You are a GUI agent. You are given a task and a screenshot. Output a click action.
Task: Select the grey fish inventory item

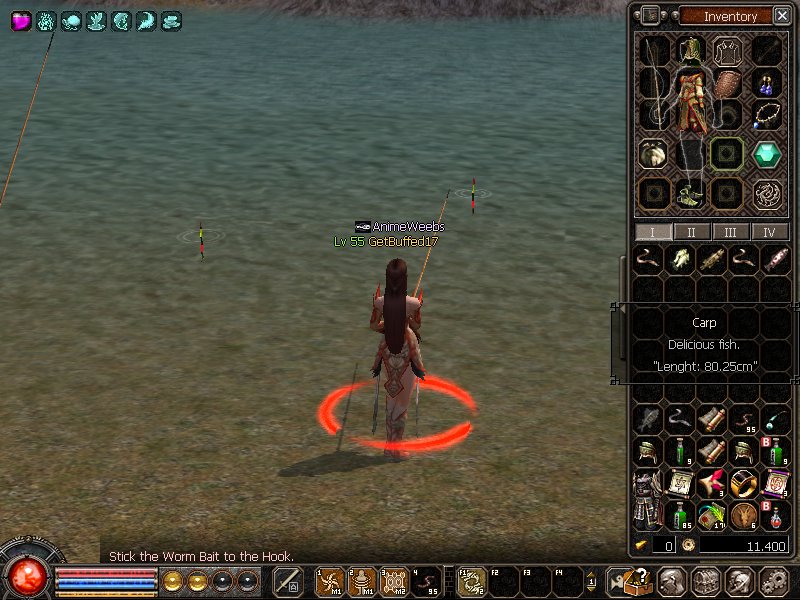tap(648, 420)
